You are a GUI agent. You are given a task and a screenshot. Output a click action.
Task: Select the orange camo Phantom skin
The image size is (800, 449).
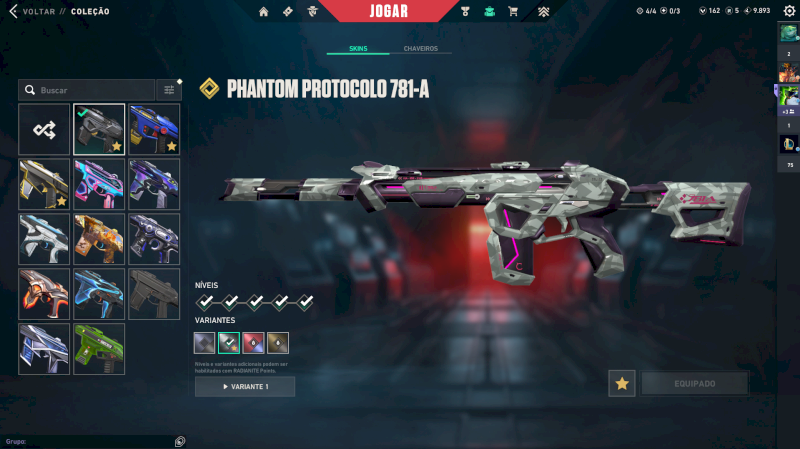[x=99, y=238]
